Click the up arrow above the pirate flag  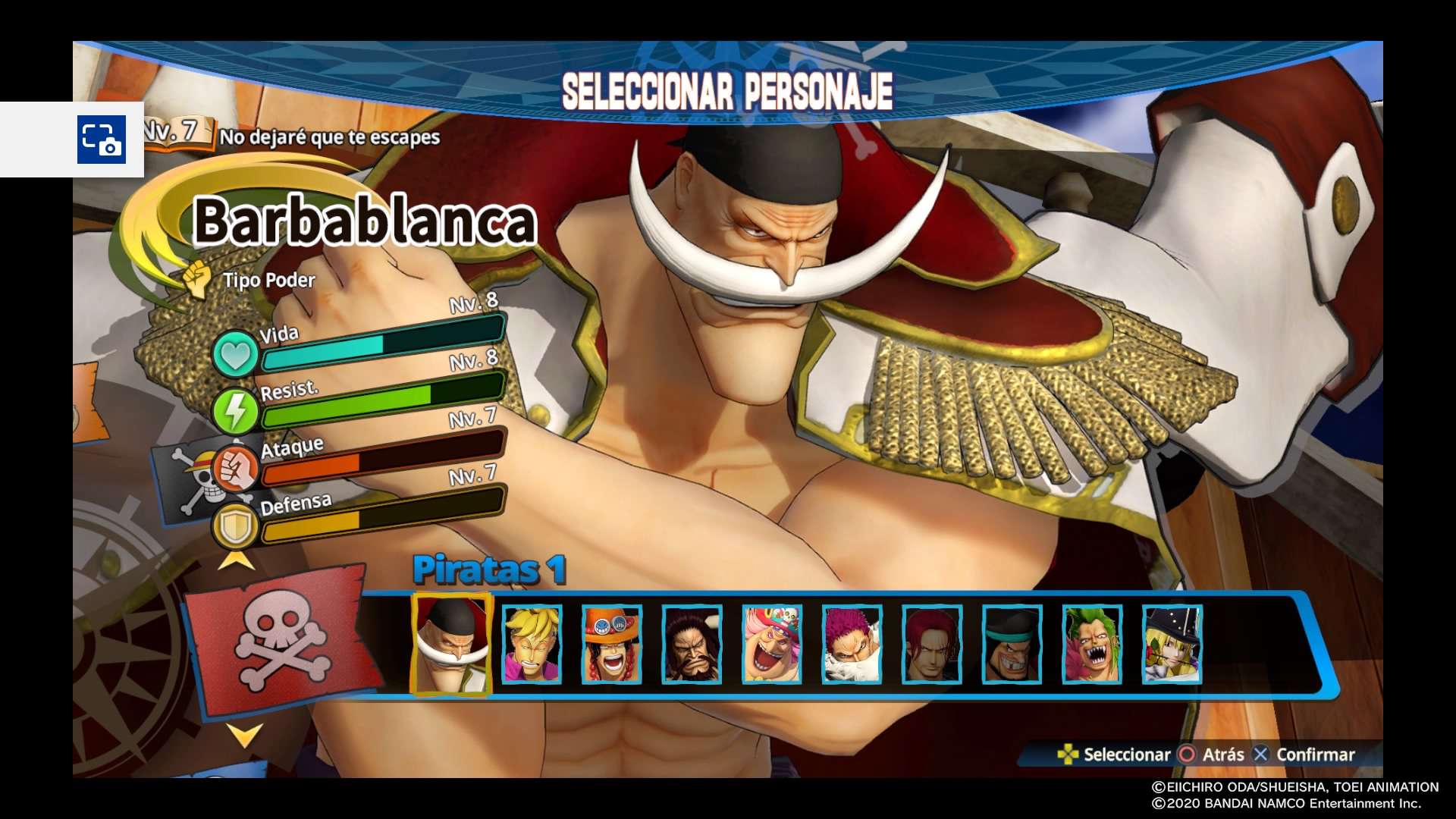point(236,561)
